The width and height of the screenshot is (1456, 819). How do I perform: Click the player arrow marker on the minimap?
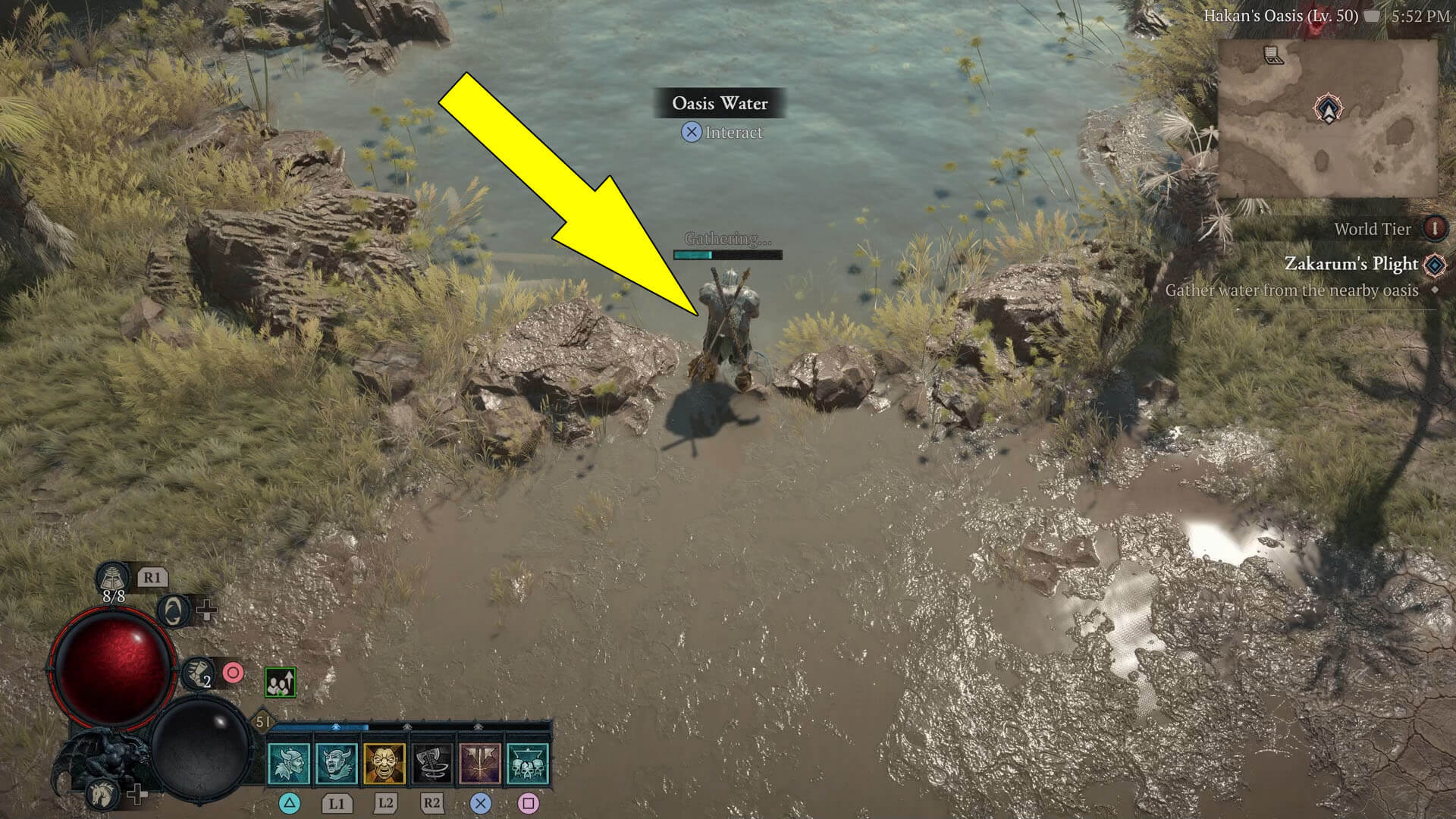coord(1327,108)
